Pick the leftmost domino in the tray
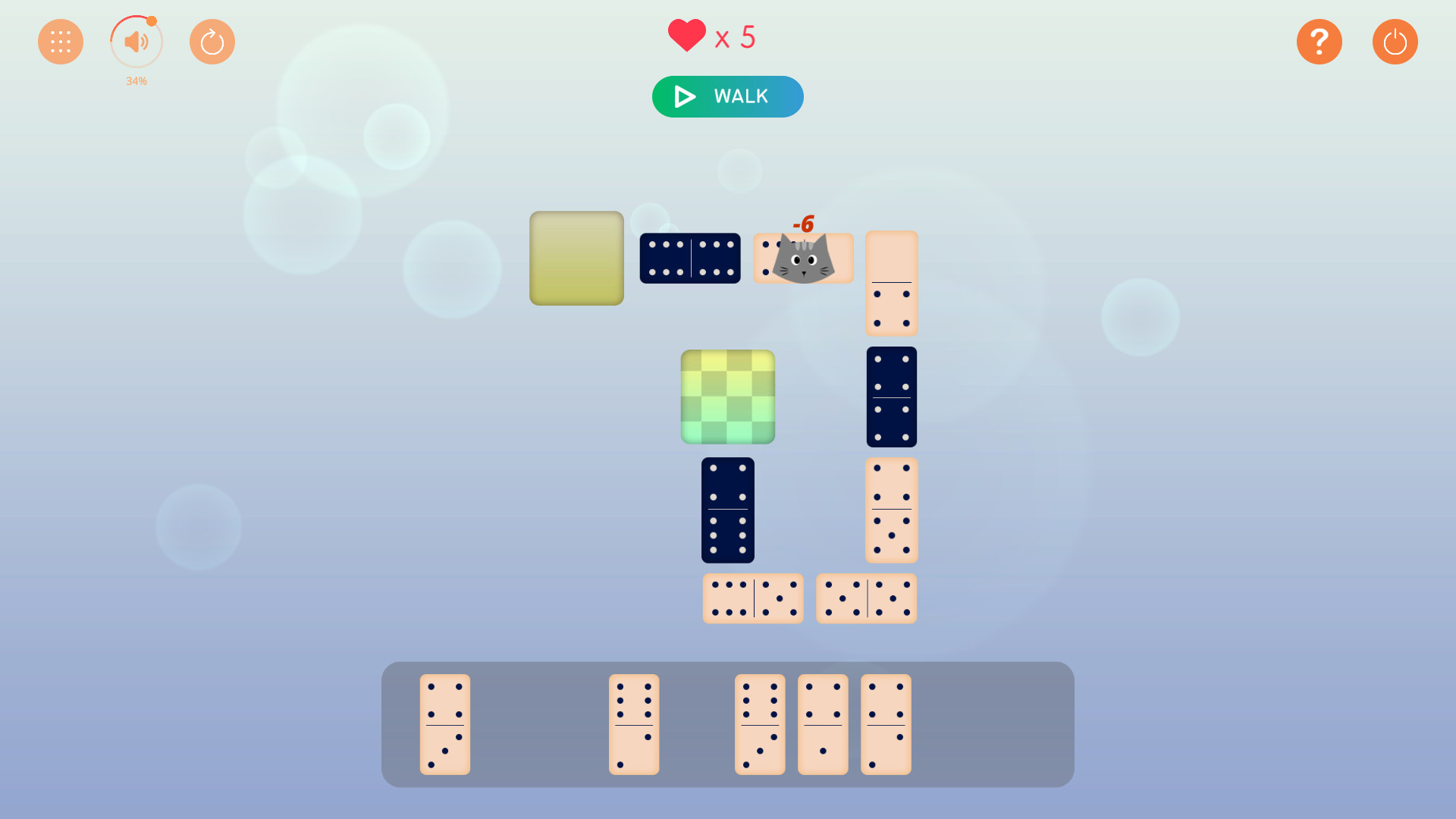This screenshot has height=819, width=1456. 444,724
